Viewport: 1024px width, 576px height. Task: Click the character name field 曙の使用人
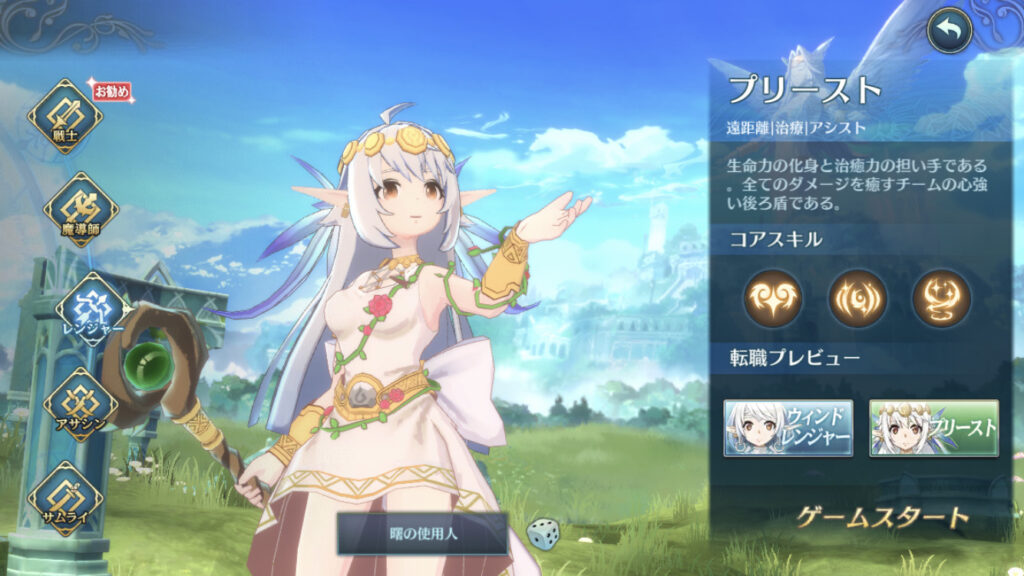pos(422,534)
